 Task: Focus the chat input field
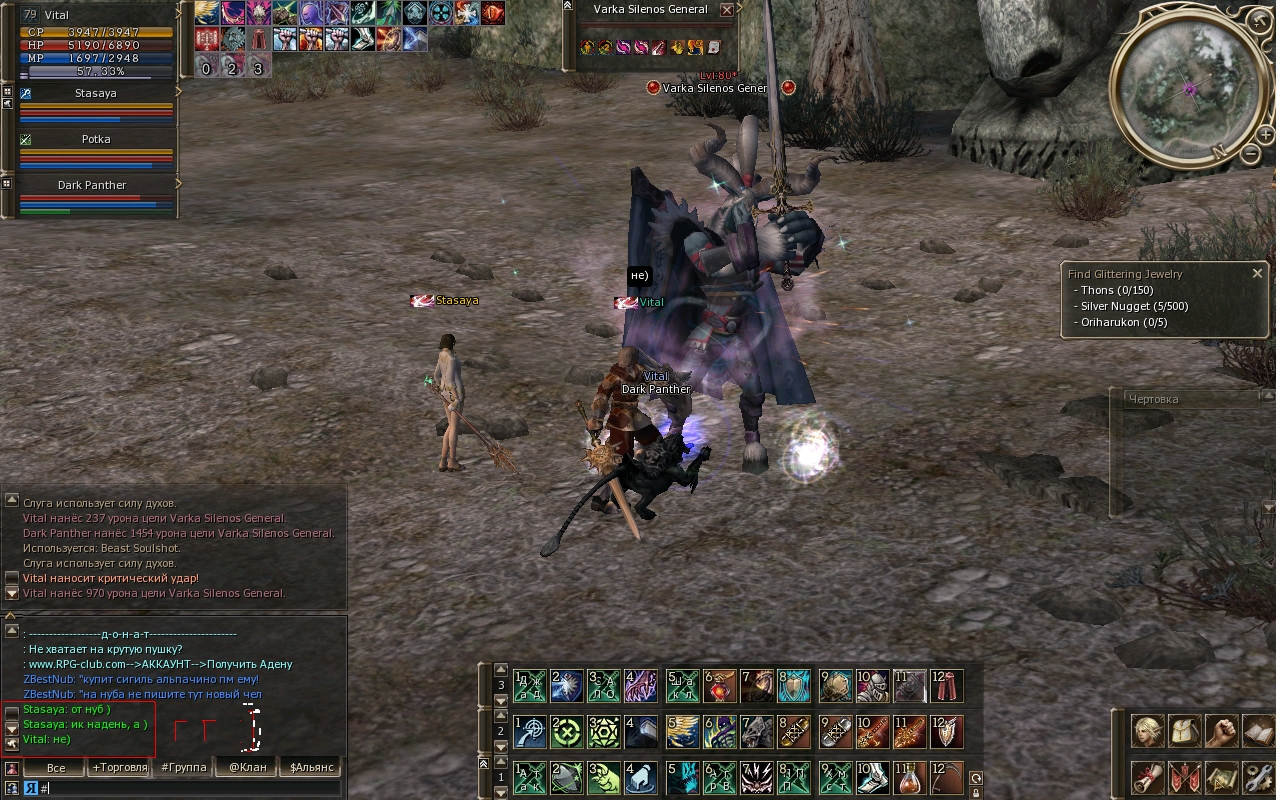[190, 789]
